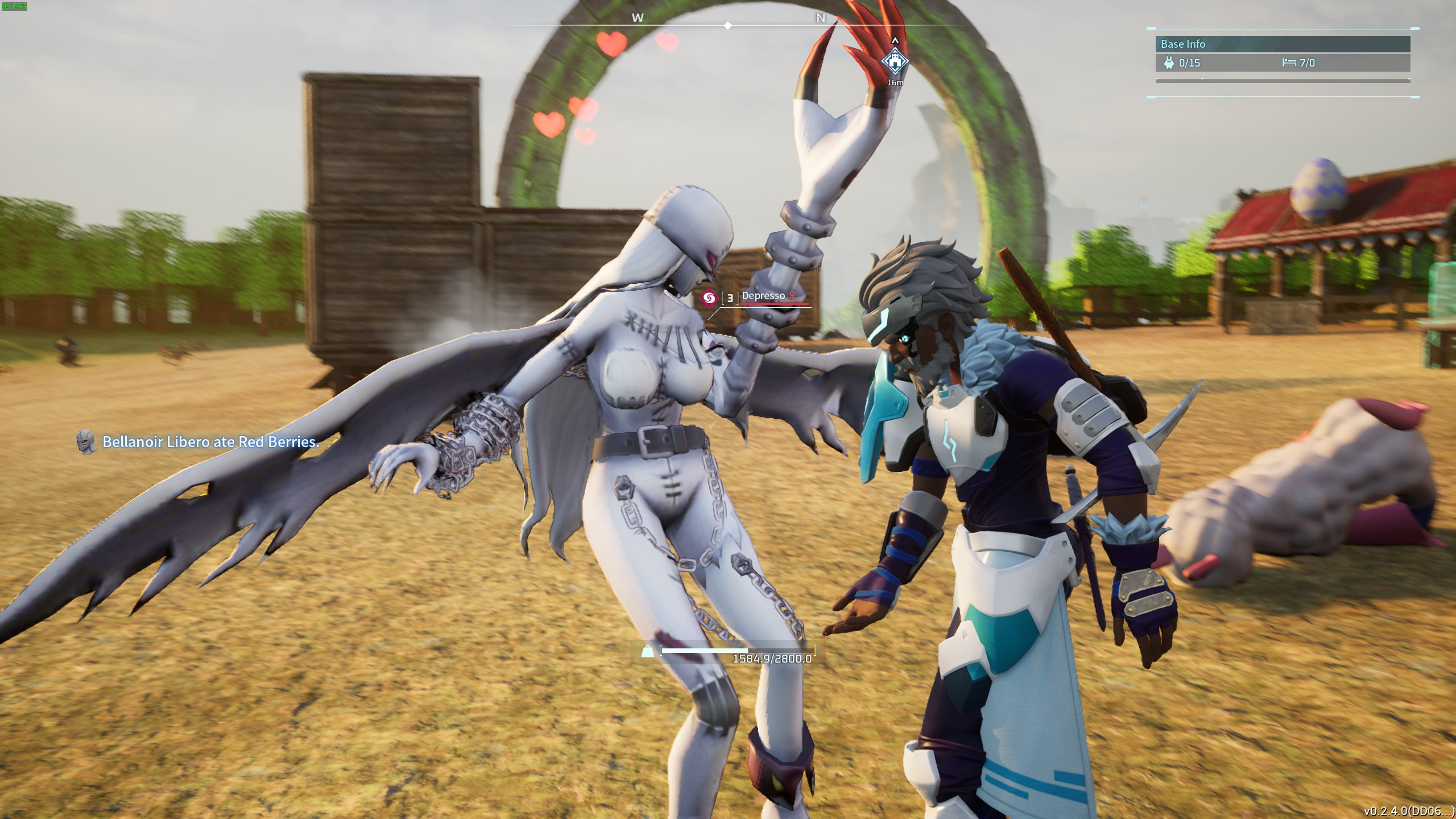The width and height of the screenshot is (1456, 819).
Task: Click the Base Info header tab
Action: coord(1183,44)
